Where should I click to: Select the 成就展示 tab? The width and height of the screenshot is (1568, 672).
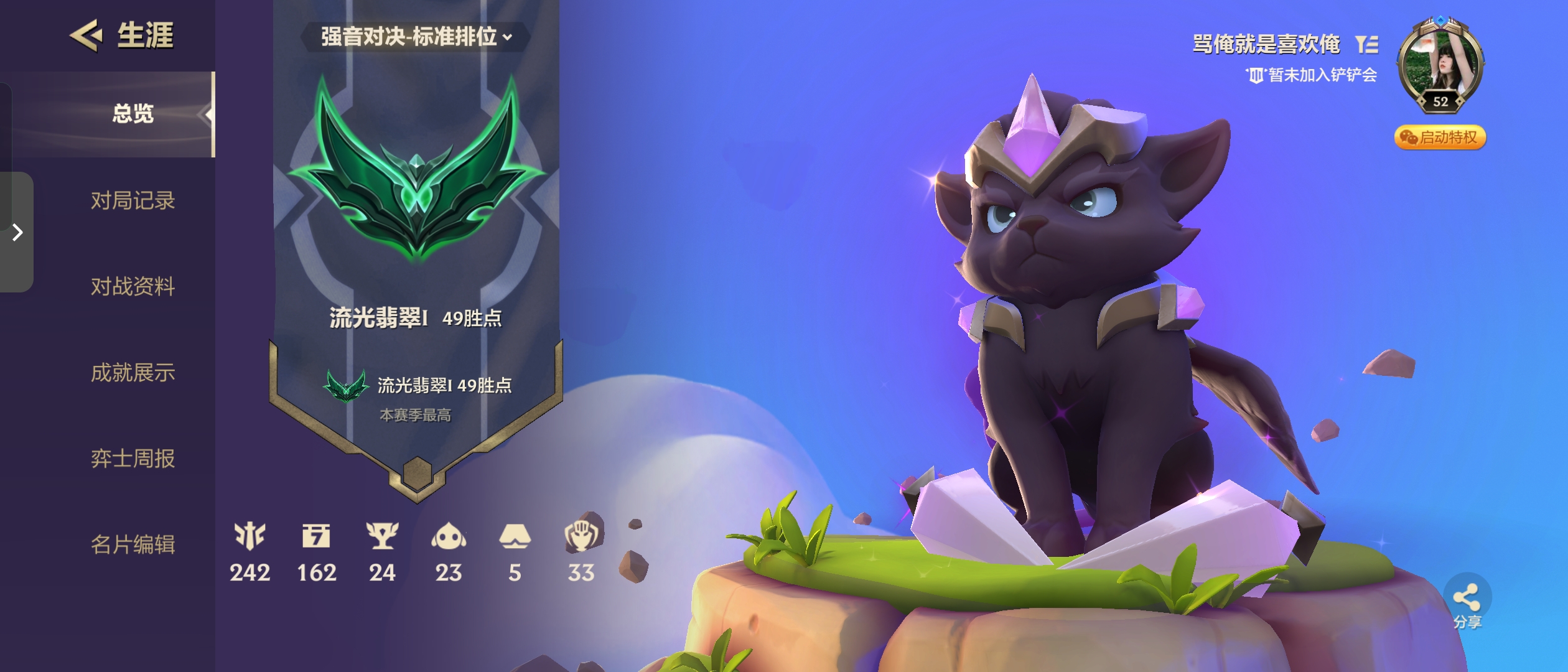click(x=133, y=373)
